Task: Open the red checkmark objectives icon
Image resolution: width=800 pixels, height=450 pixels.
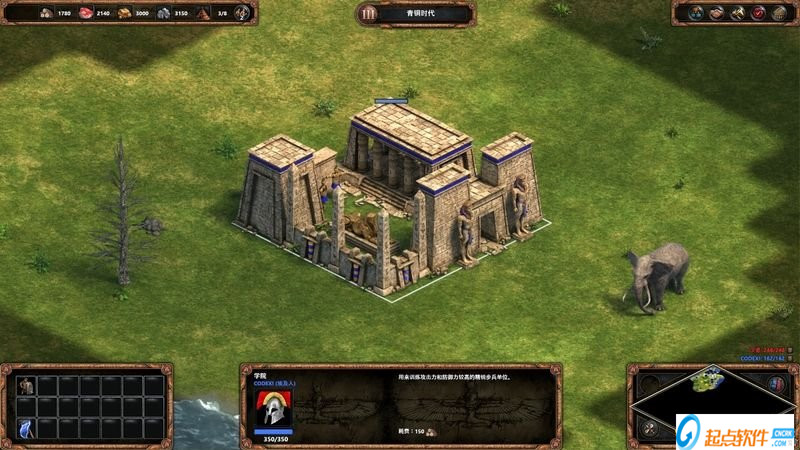Action: [758, 13]
